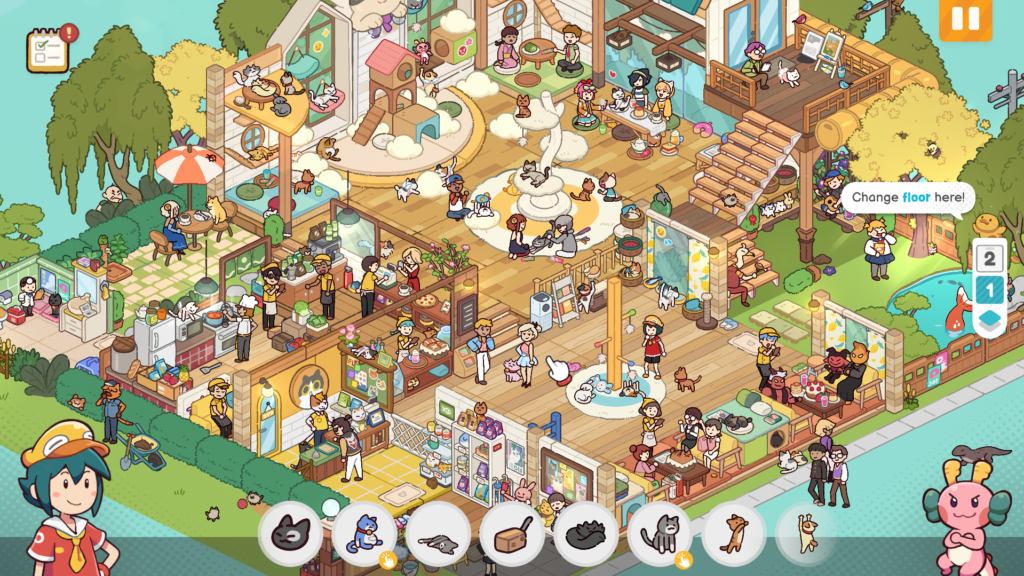Pause the game with the orange button
This screenshot has height=576, width=1024.
click(x=965, y=19)
